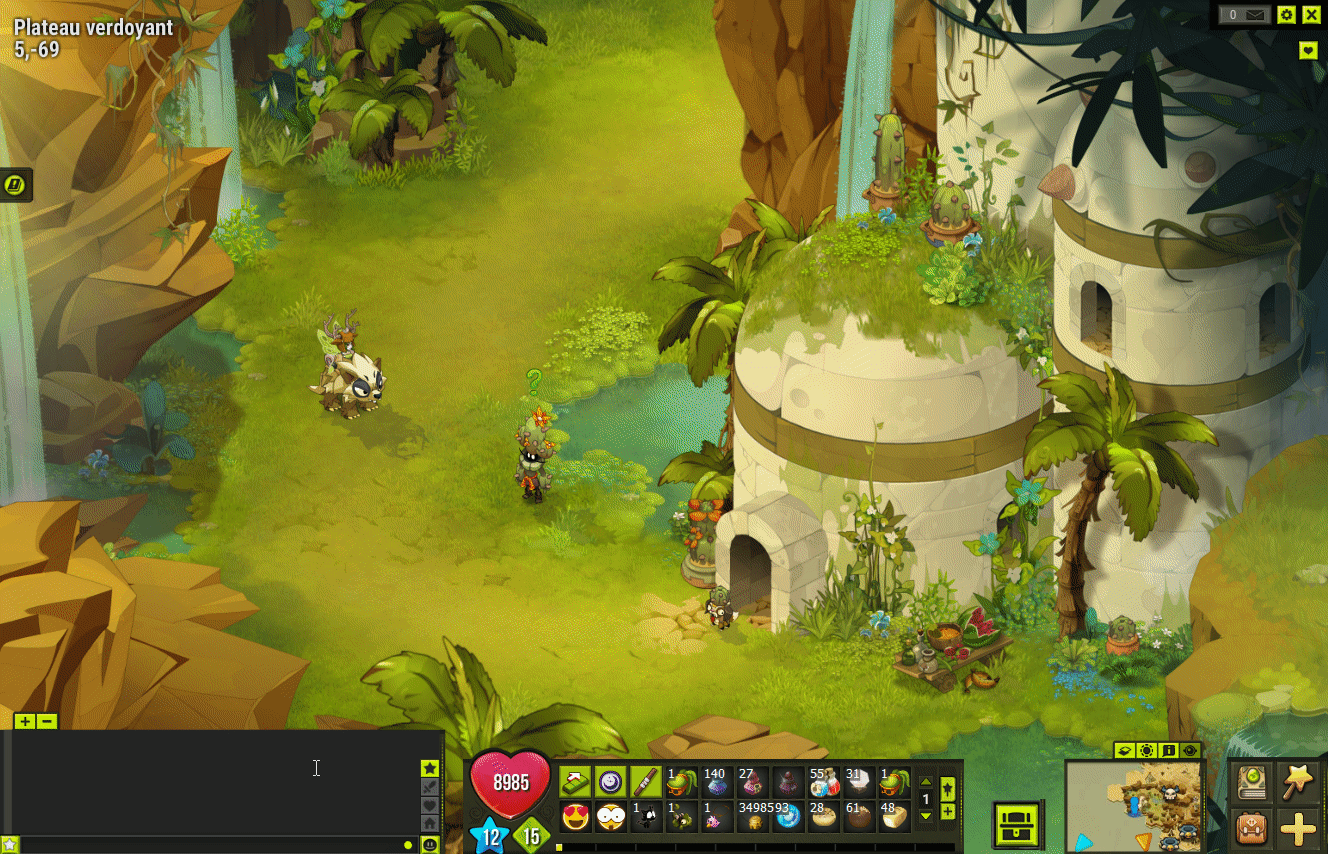Open the spell book with green egg

(x=1251, y=781)
